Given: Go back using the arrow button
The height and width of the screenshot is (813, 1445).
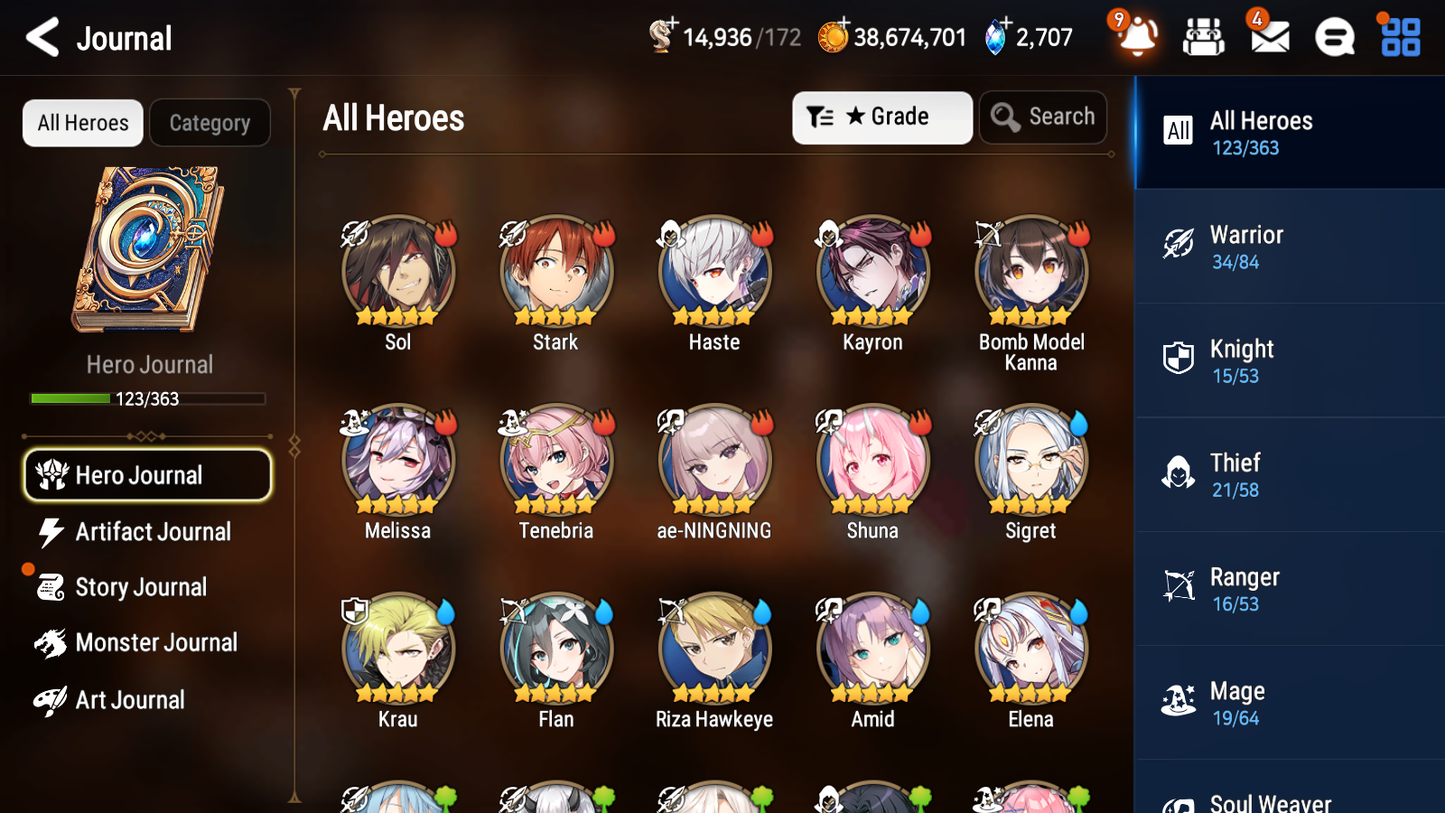Looking at the screenshot, I should click(42, 37).
